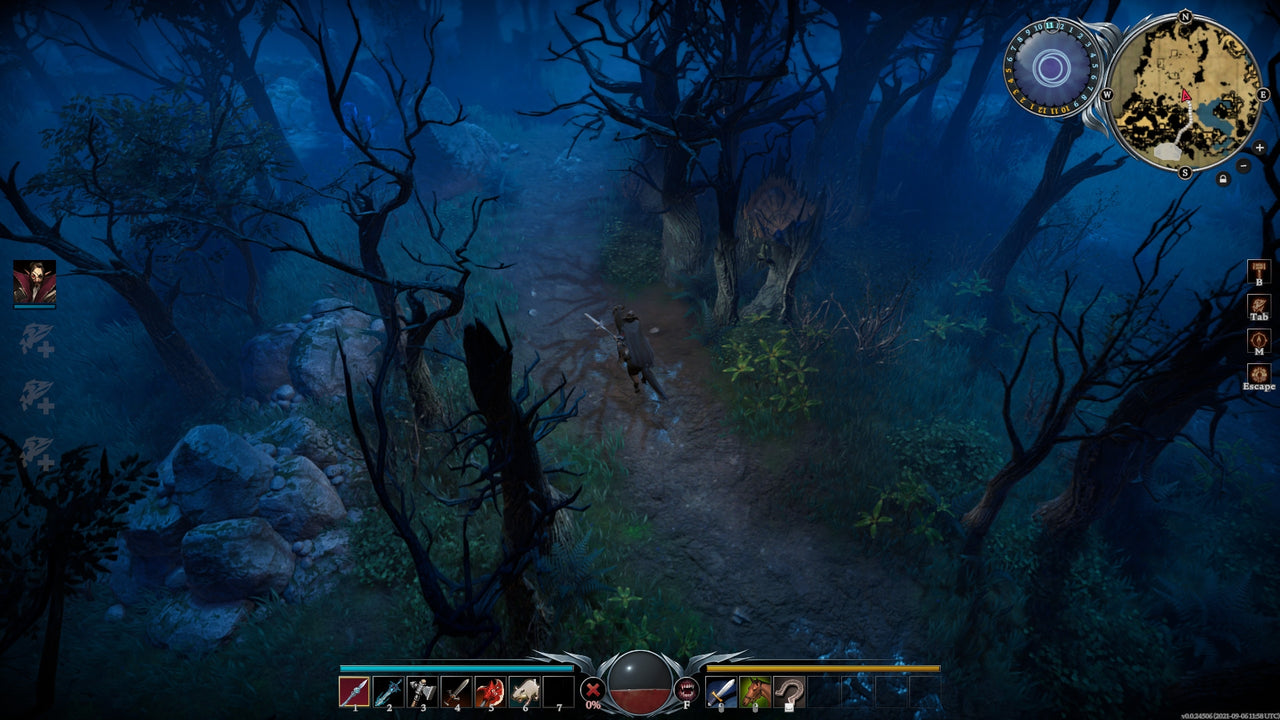The height and width of the screenshot is (720, 1280).
Task: Open the world map M icon
Action: (1258, 340)
